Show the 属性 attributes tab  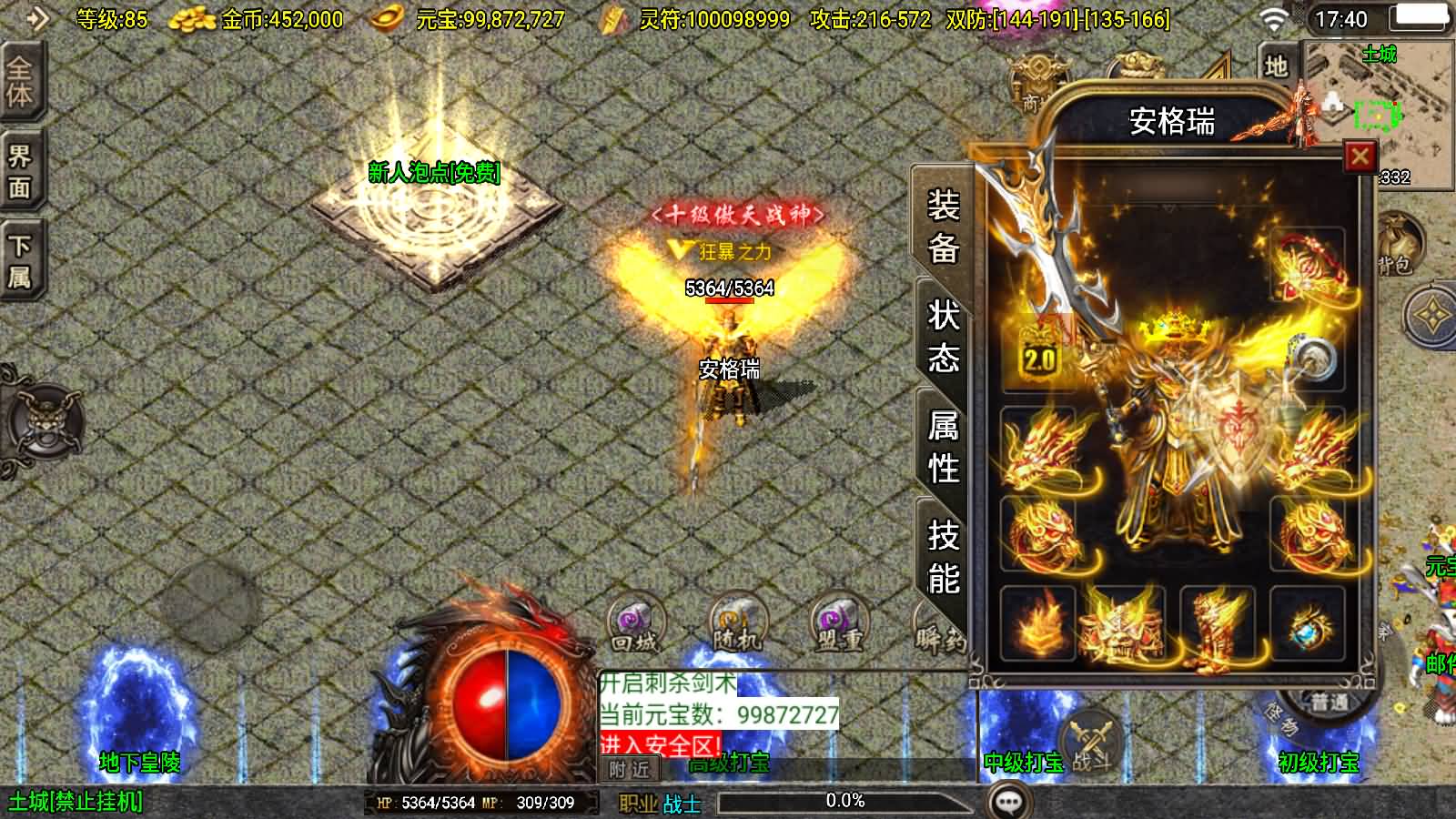943,447
